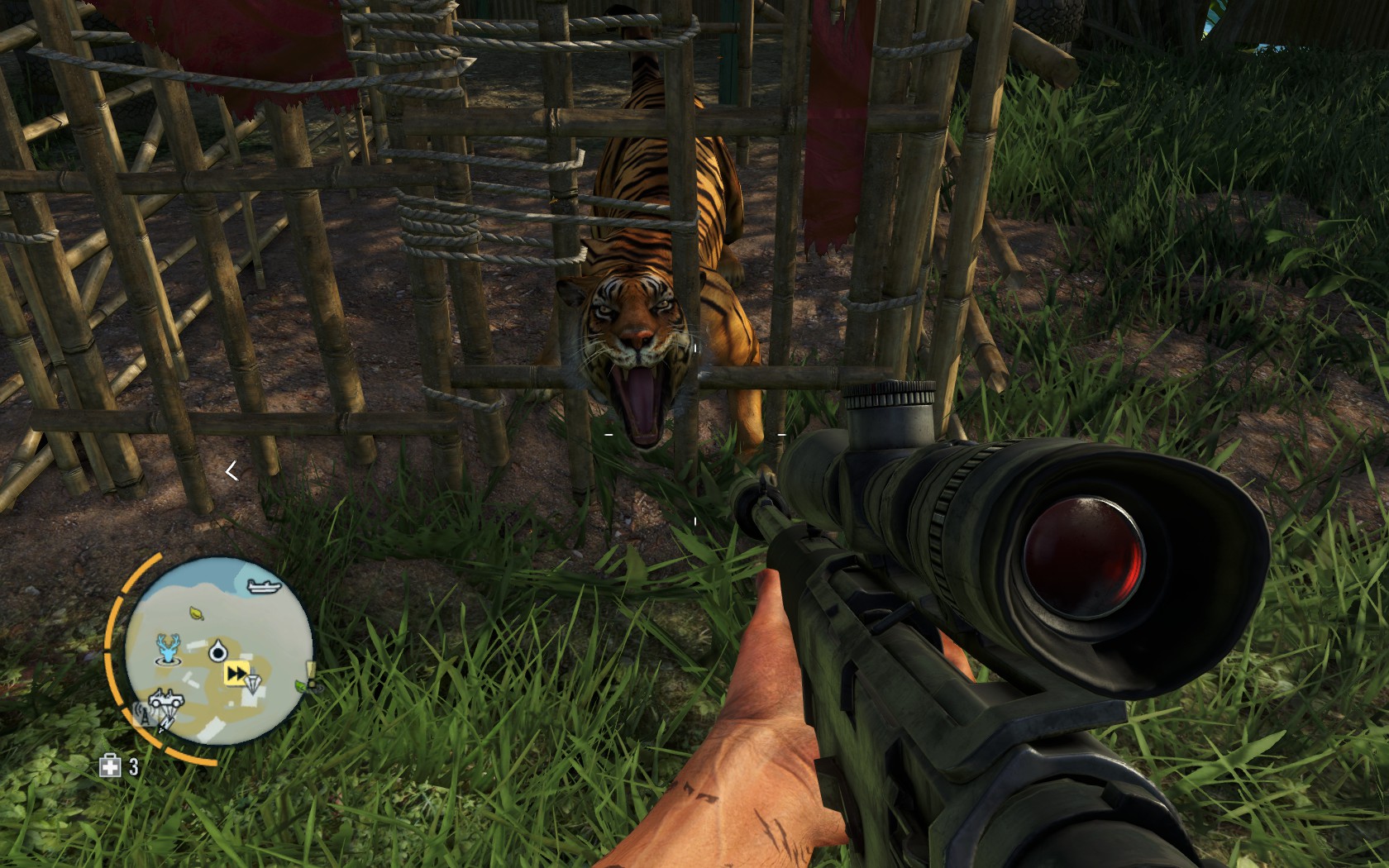Image resolution: width=1389 pixels, height=868 pixels.
Task: Click the player position marker on minimap
Action: pos(217,651)
